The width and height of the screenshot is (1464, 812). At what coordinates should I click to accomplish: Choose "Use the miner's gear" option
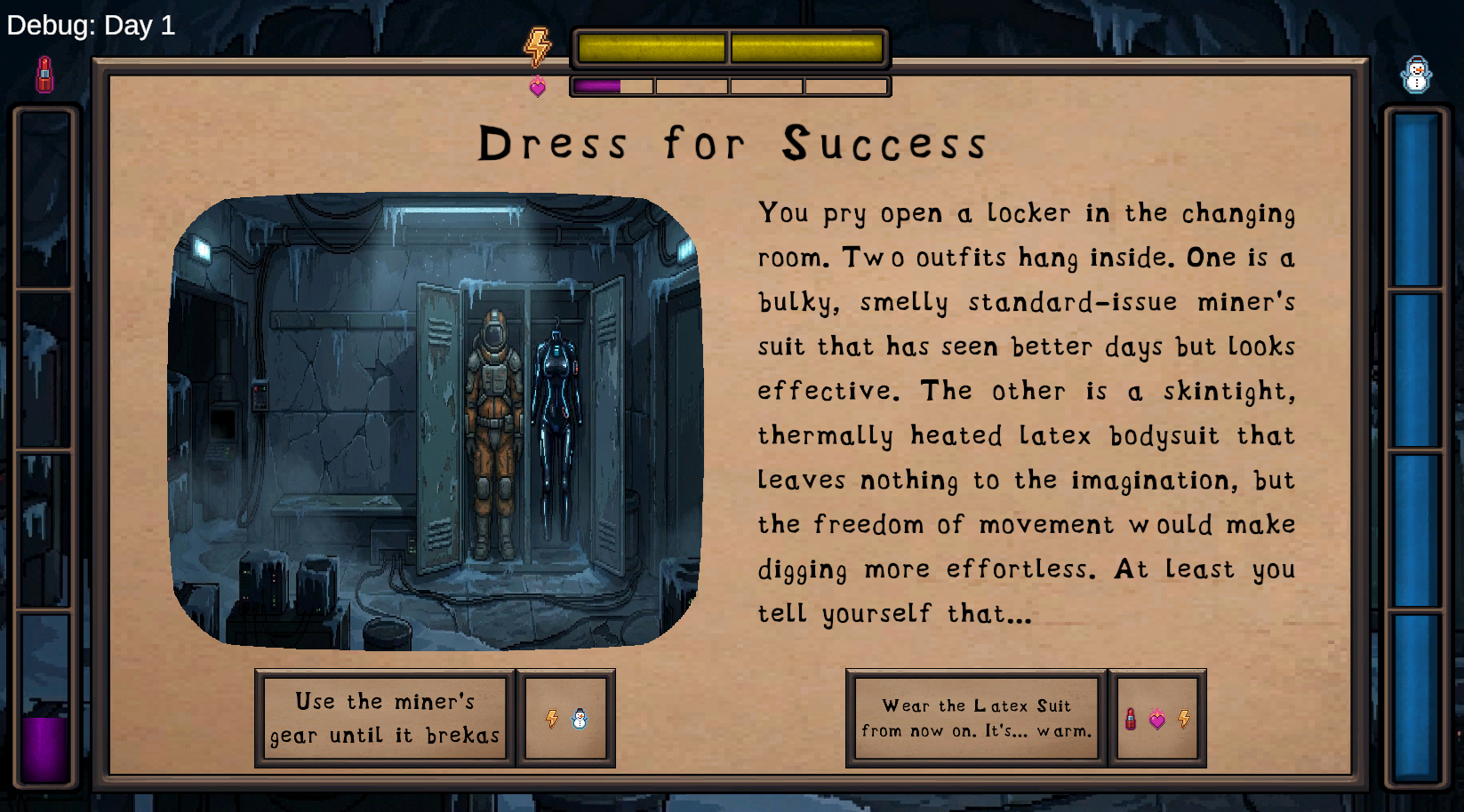pyautogui.click(x=385, y=718)
